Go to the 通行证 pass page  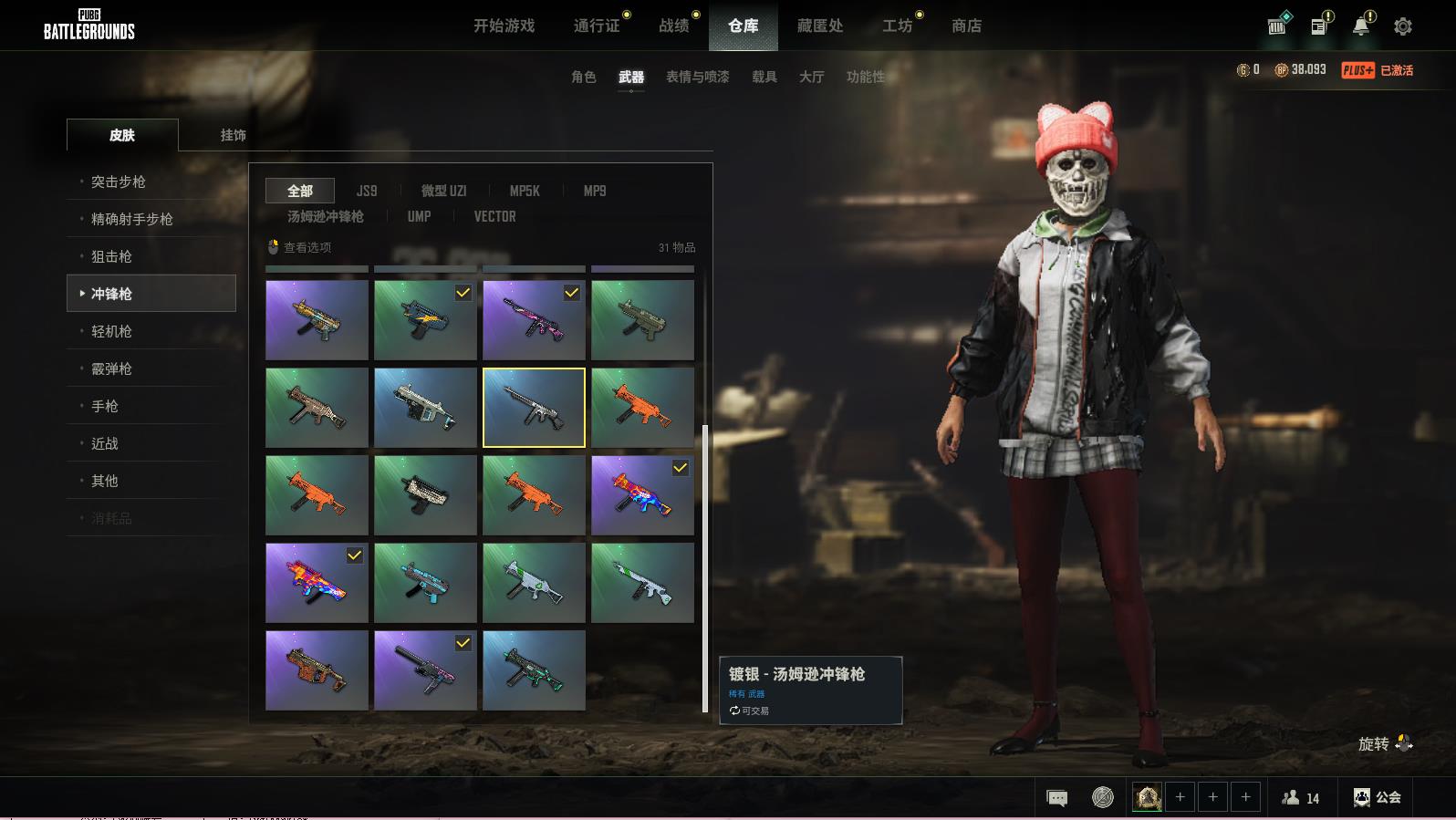[x=597, y=26]
